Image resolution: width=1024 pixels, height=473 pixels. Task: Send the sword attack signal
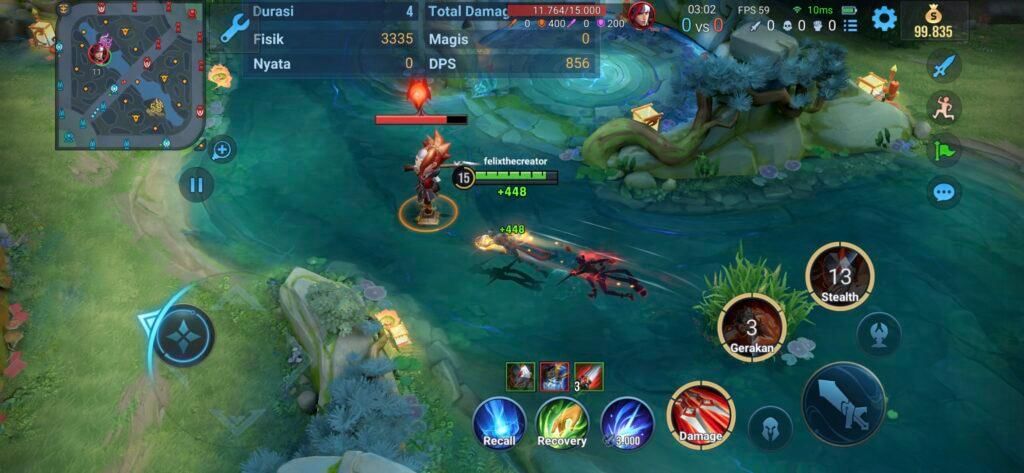point(943,67)
